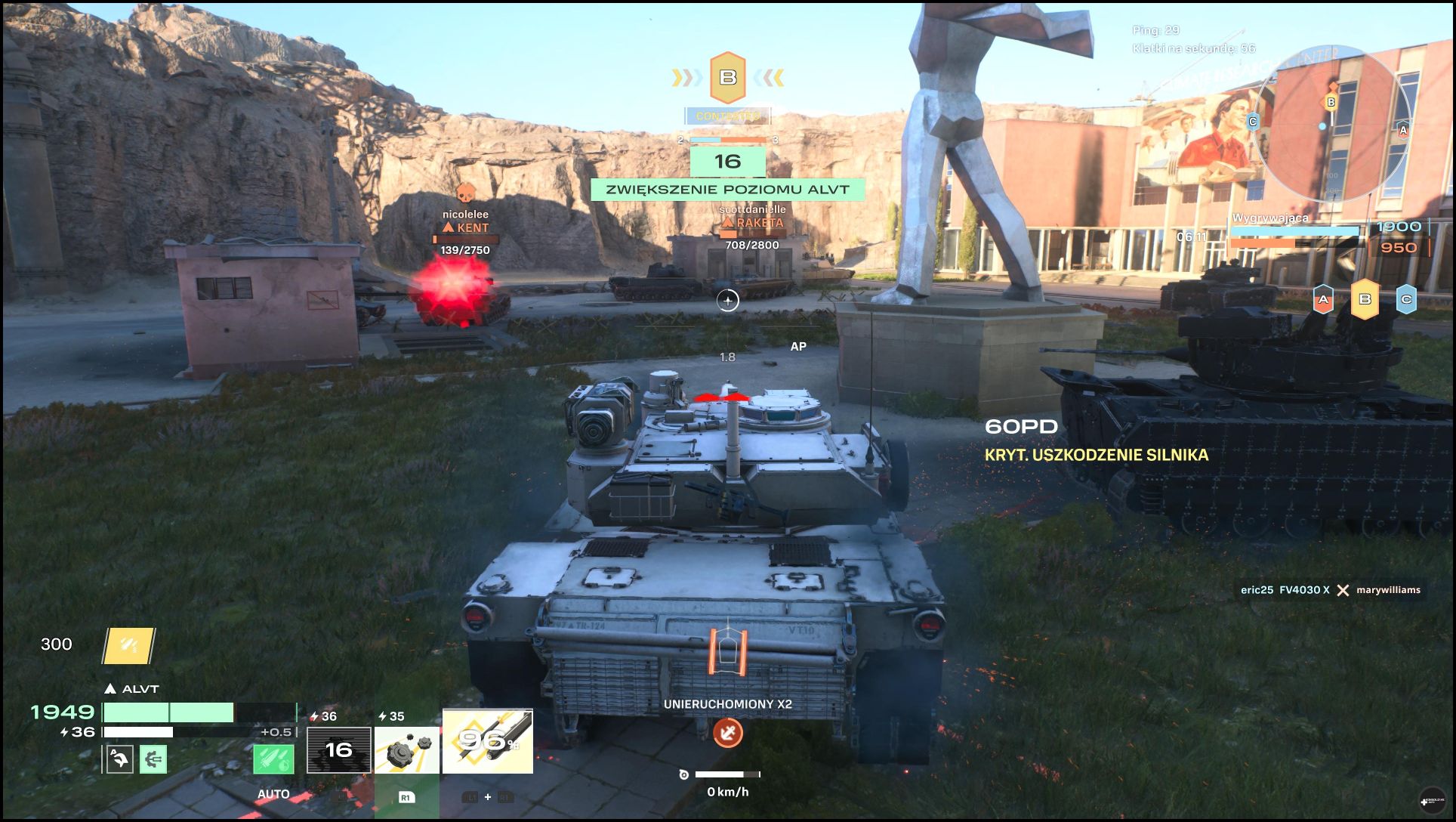Click the contested B objective marker
The height and width of the screenshot is (822, 1456).
[728, 77]
